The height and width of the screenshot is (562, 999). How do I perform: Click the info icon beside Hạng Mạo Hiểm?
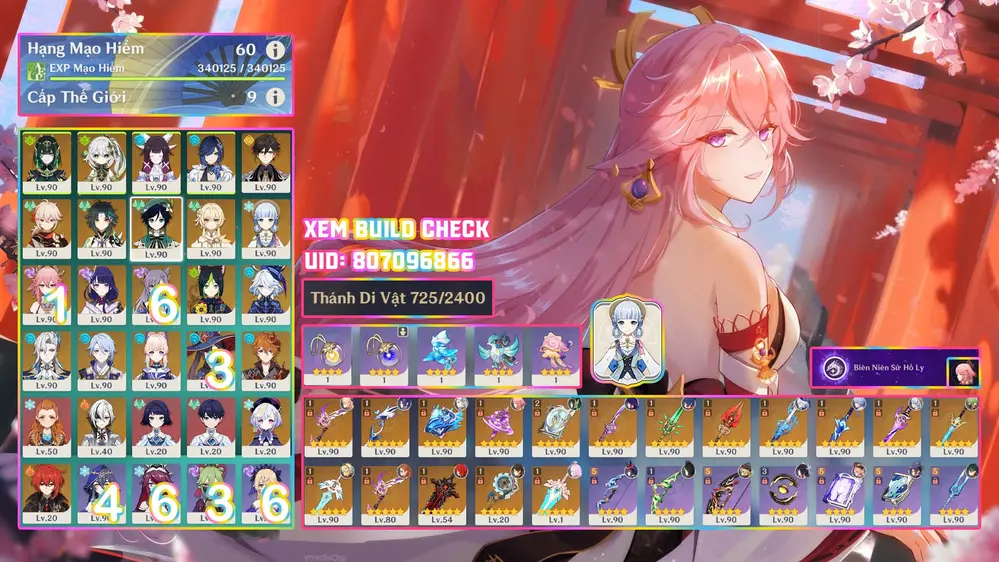pos(275,50)
